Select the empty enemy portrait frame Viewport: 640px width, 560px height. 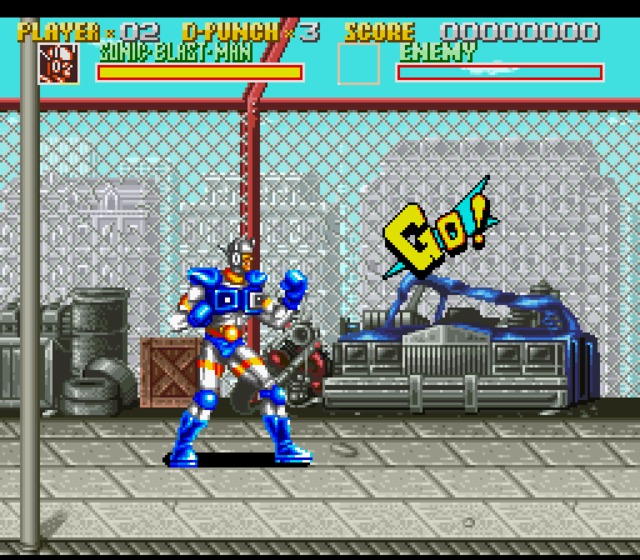358,64
